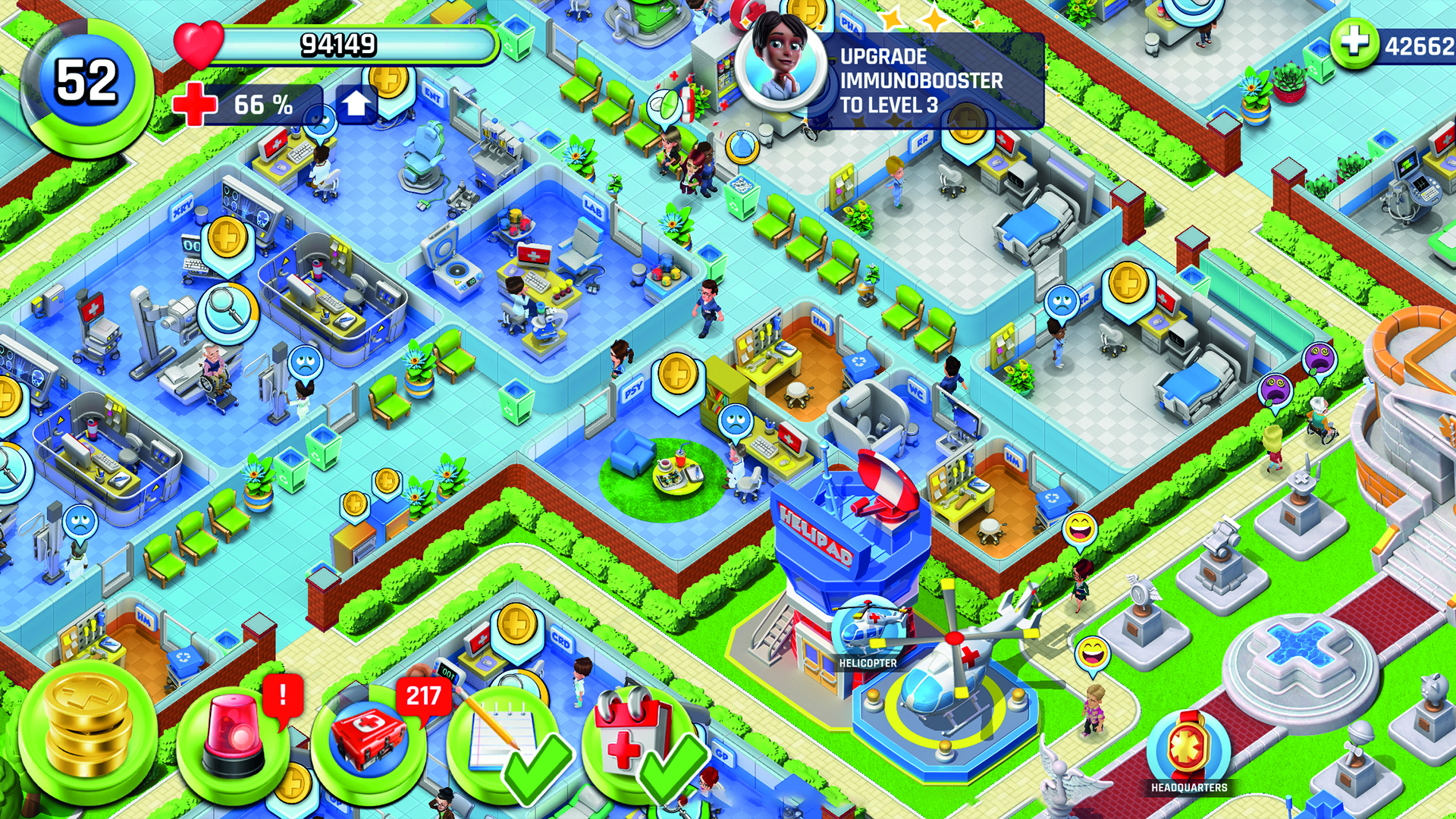The image size is (1456, 819).
Task: Click the Upgrade Immunobooster to Level 3 banner
Action: coord(933,78)
